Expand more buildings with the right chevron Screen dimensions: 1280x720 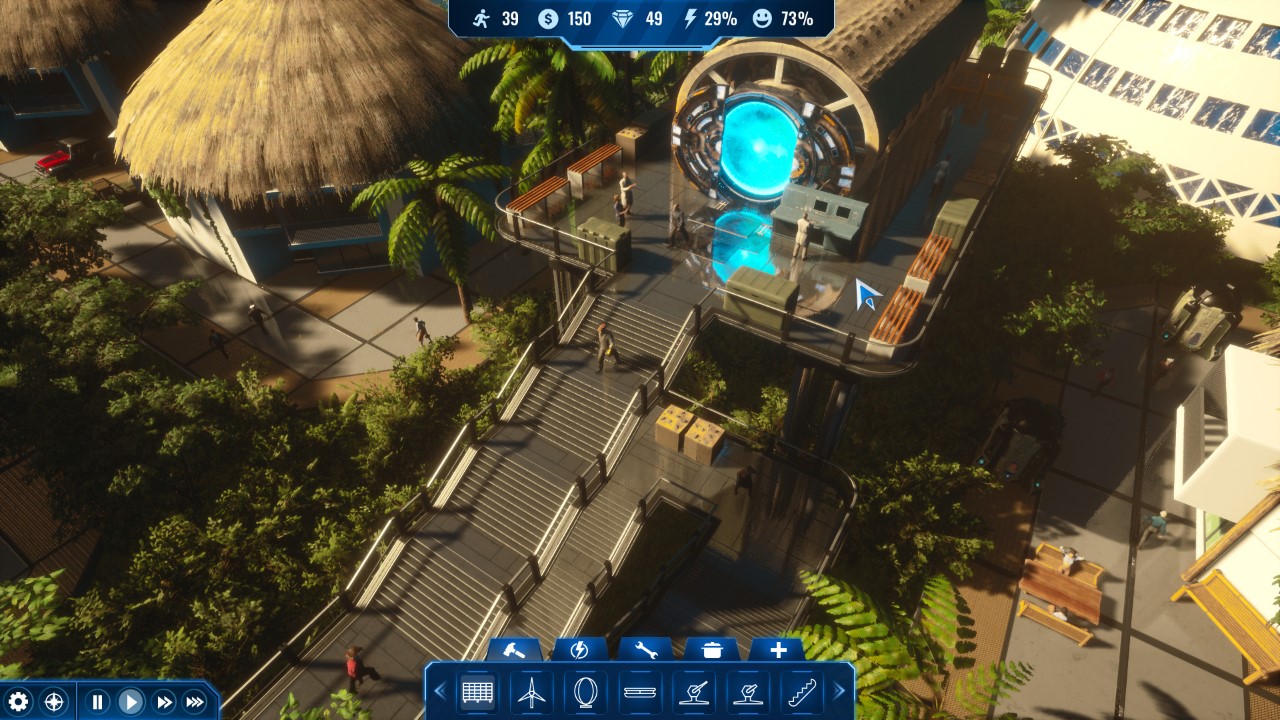[838, 692]
